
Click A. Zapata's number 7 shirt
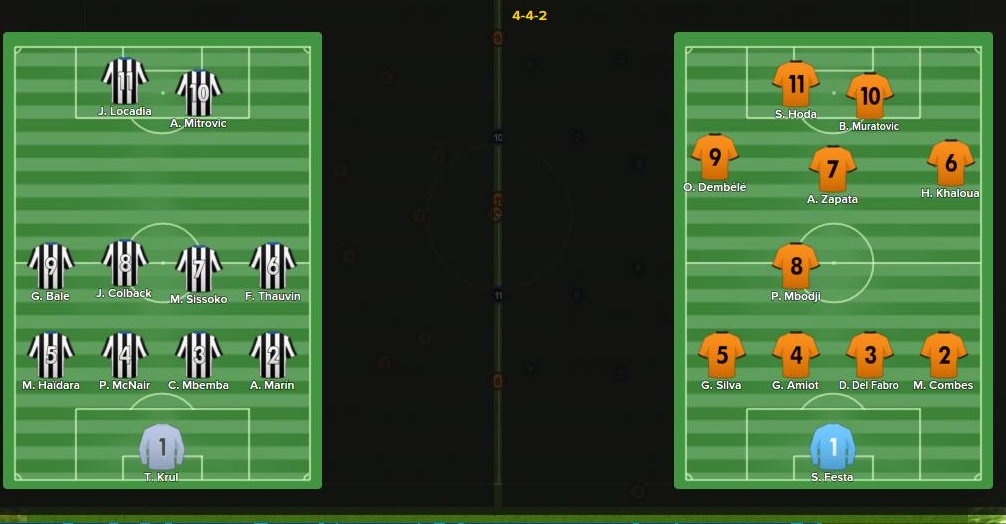click(832, 170)
